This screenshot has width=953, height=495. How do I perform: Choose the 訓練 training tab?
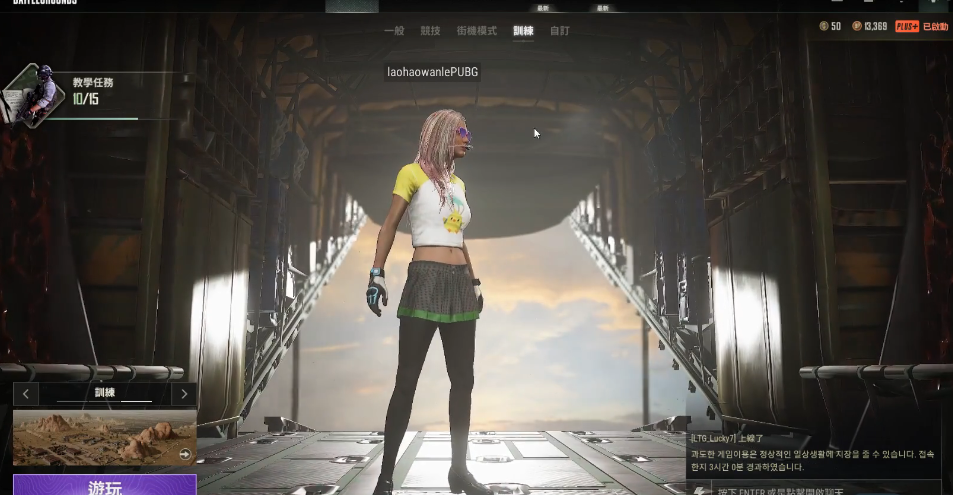click(523, 31)
